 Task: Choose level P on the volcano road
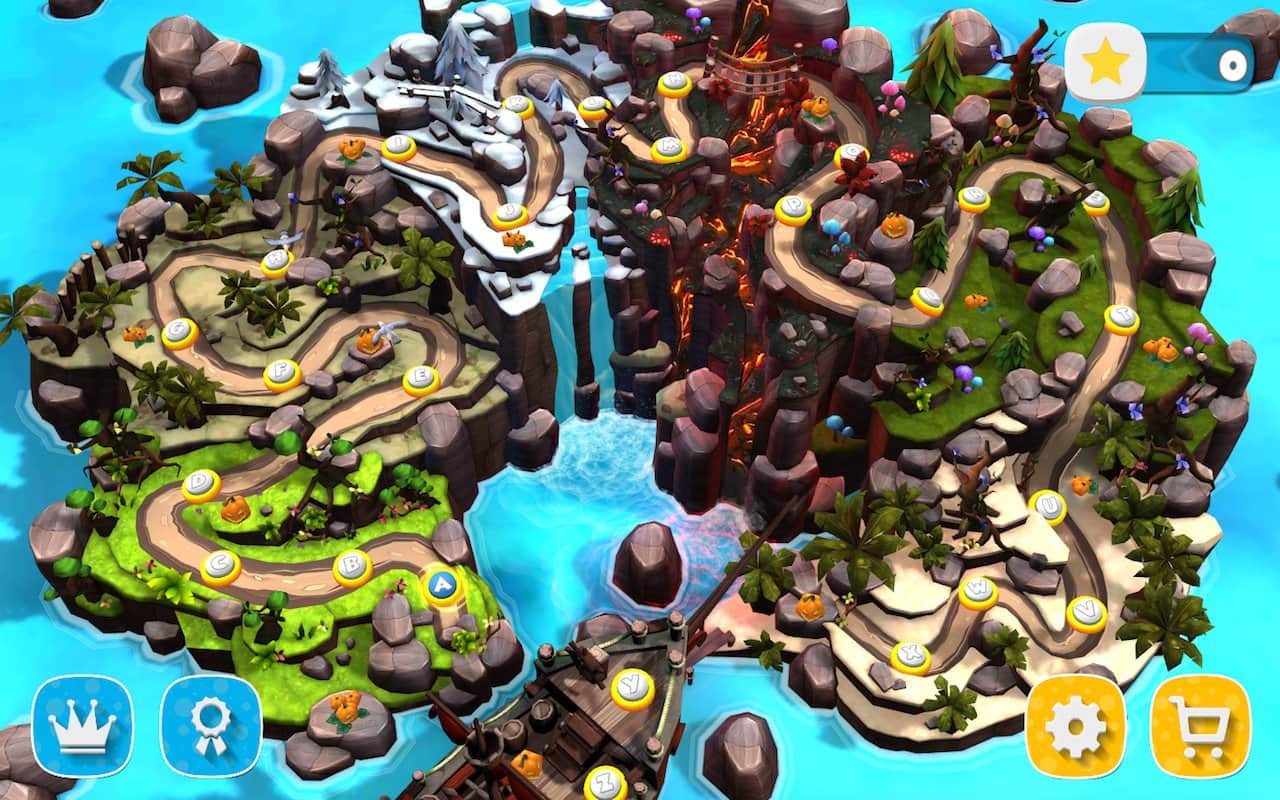click(794, 207)
